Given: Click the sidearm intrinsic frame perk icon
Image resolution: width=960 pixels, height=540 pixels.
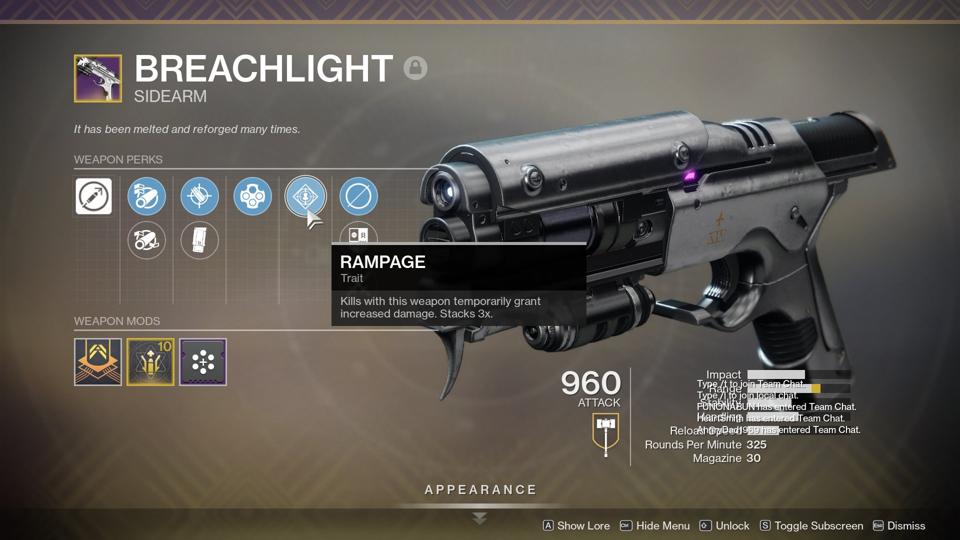Looking at the screenshot, I should pos(94,196).
